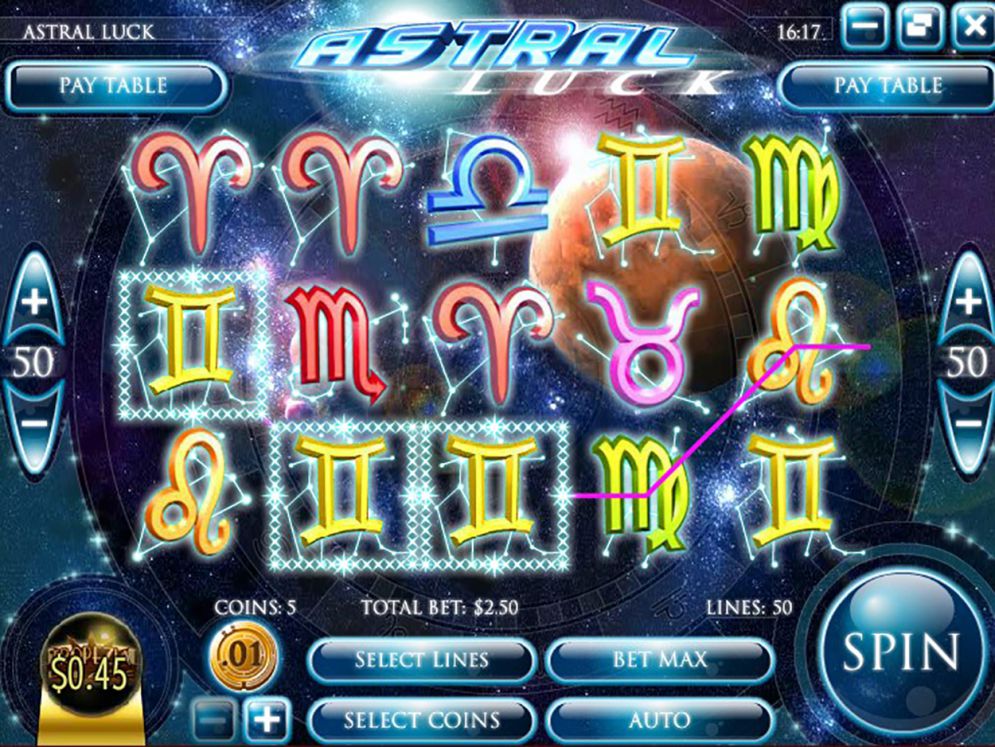
Task: Click the Select Lines button
Action: (421, 660)
